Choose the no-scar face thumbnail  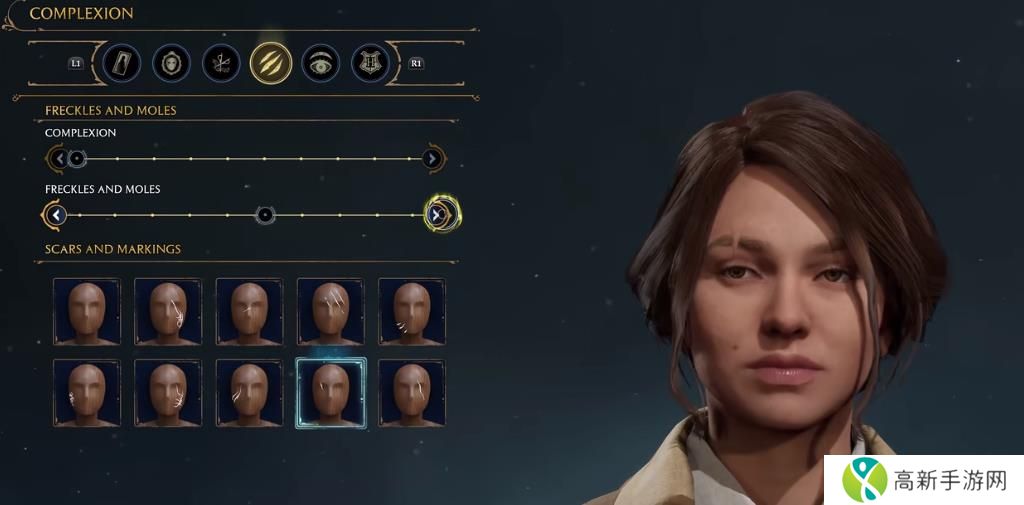click(87, 312)
